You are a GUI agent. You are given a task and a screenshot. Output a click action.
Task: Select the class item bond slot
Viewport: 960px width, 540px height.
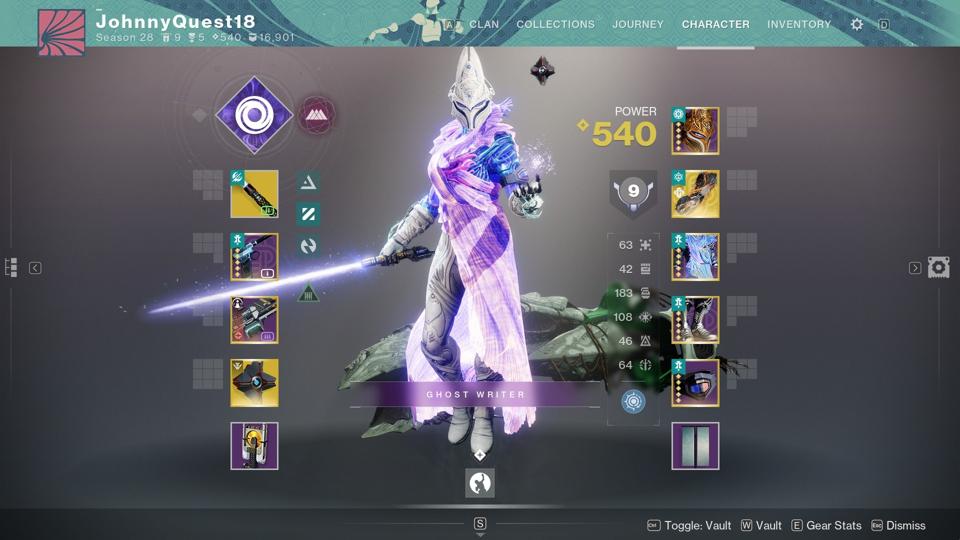(695, 383)
